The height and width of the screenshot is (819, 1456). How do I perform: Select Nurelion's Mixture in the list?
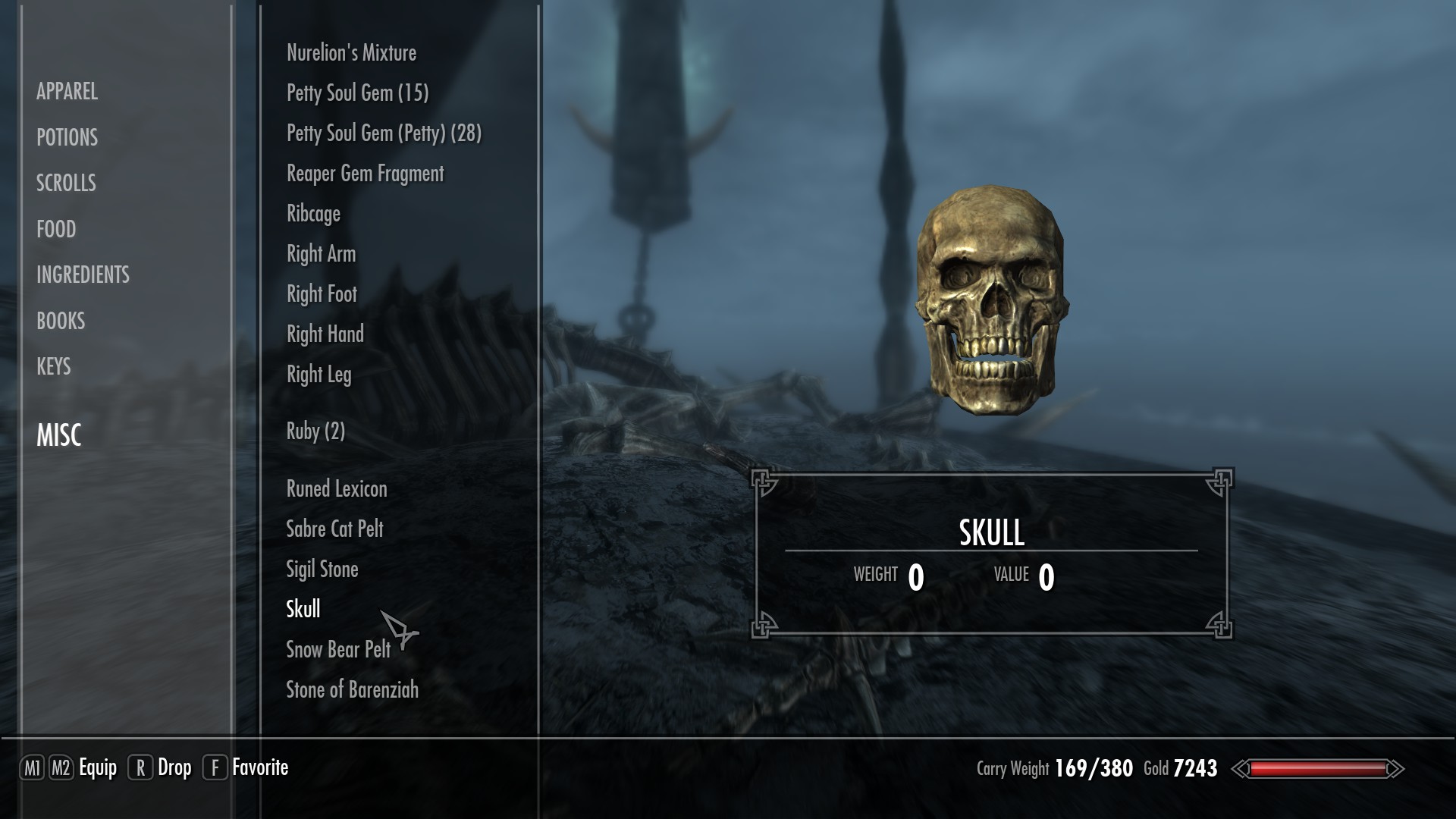(351, 53)
